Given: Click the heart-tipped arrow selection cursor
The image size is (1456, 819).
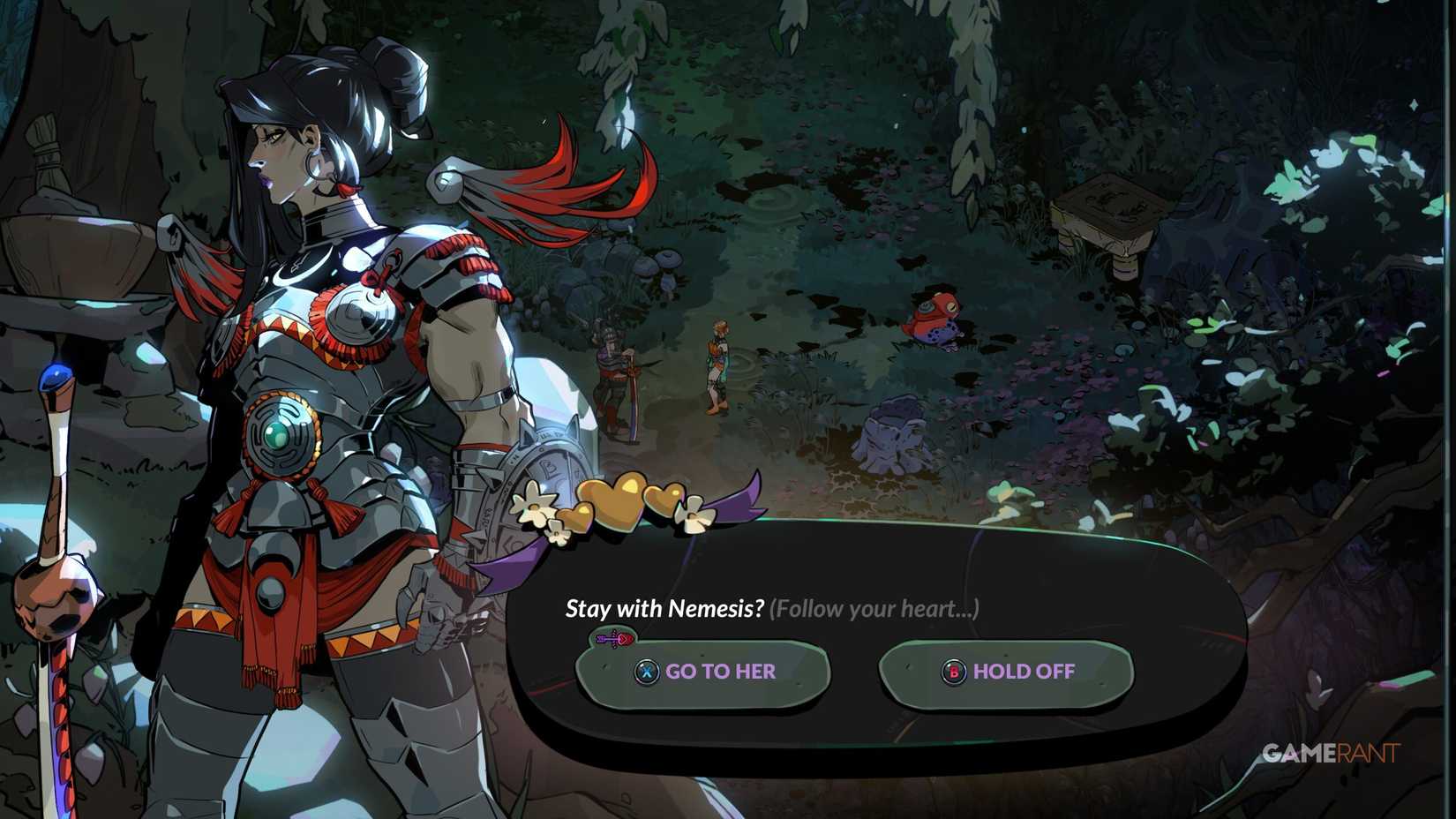Looking at the screenshot, I should click(615, 638).
